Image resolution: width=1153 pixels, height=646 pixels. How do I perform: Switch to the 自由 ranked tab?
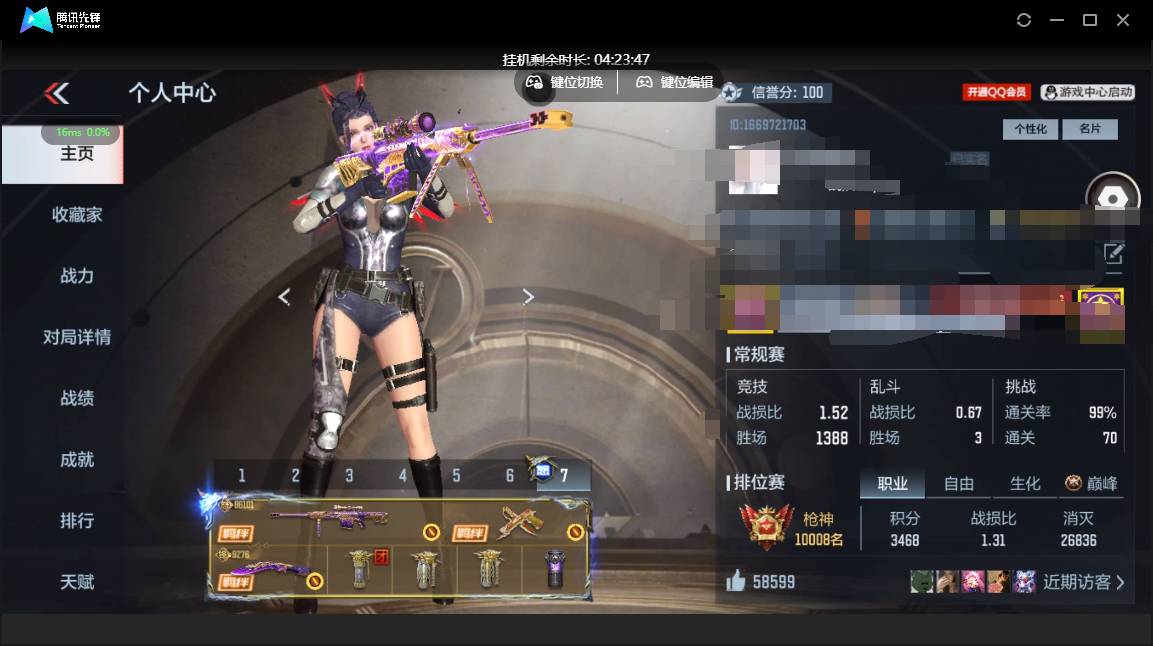958,484
